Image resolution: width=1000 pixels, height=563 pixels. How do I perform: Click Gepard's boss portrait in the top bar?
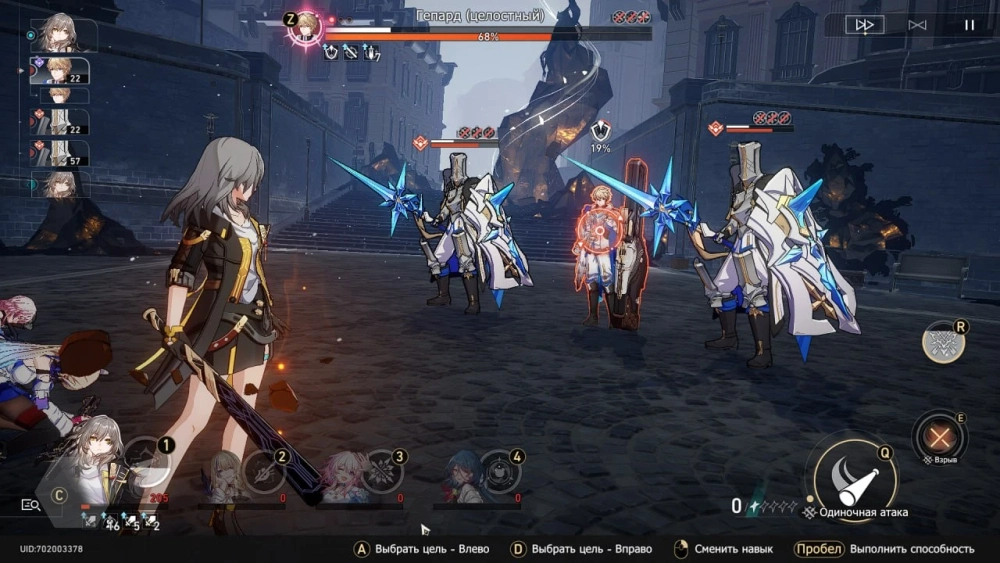[x=304, y=27]
